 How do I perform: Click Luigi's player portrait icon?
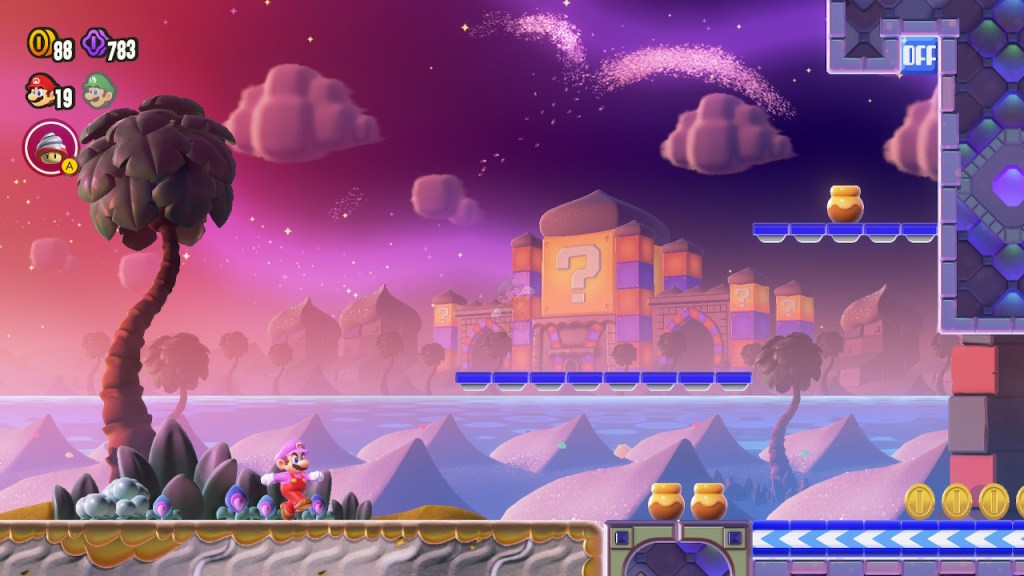(98, 93)
